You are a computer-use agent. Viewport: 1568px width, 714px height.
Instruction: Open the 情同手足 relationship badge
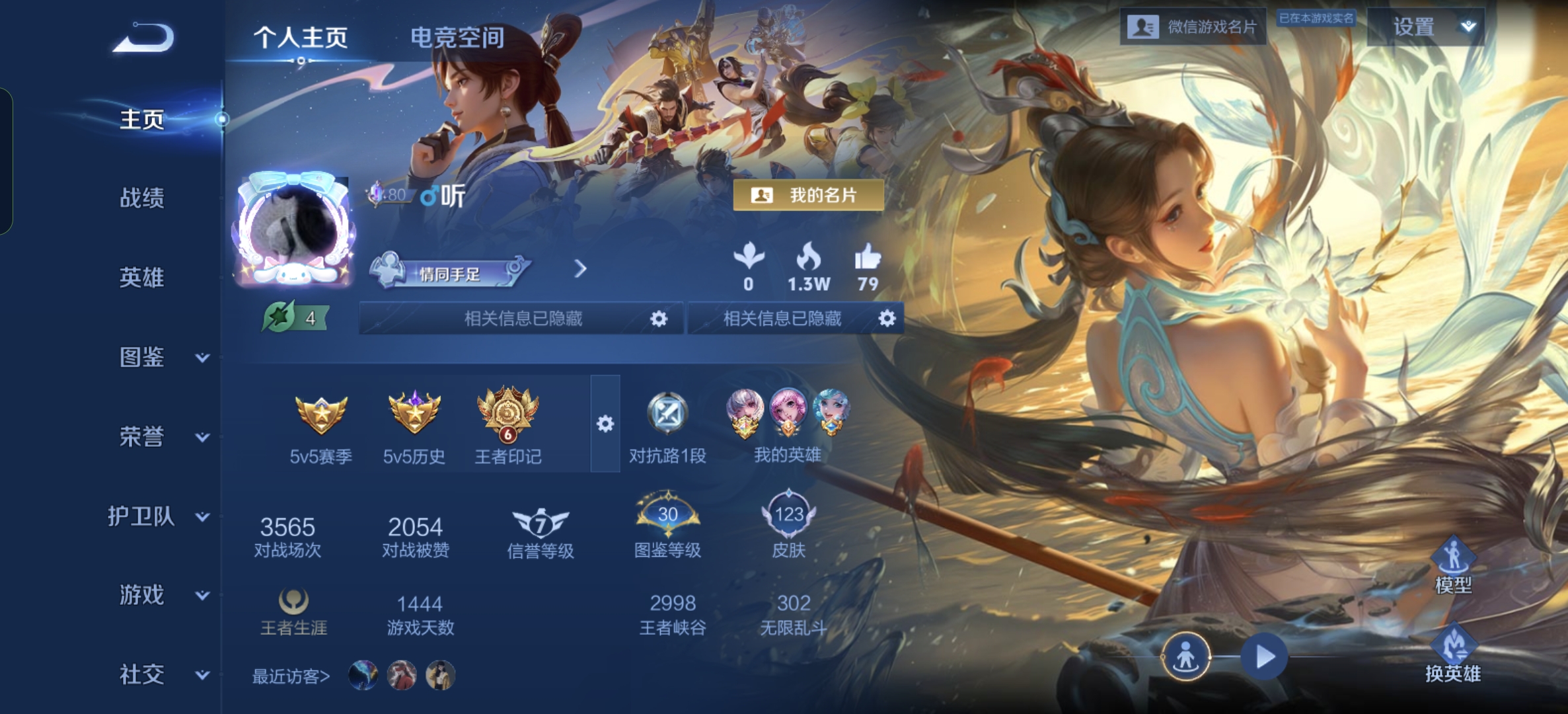pyautogui.click(x=449, y=272)
